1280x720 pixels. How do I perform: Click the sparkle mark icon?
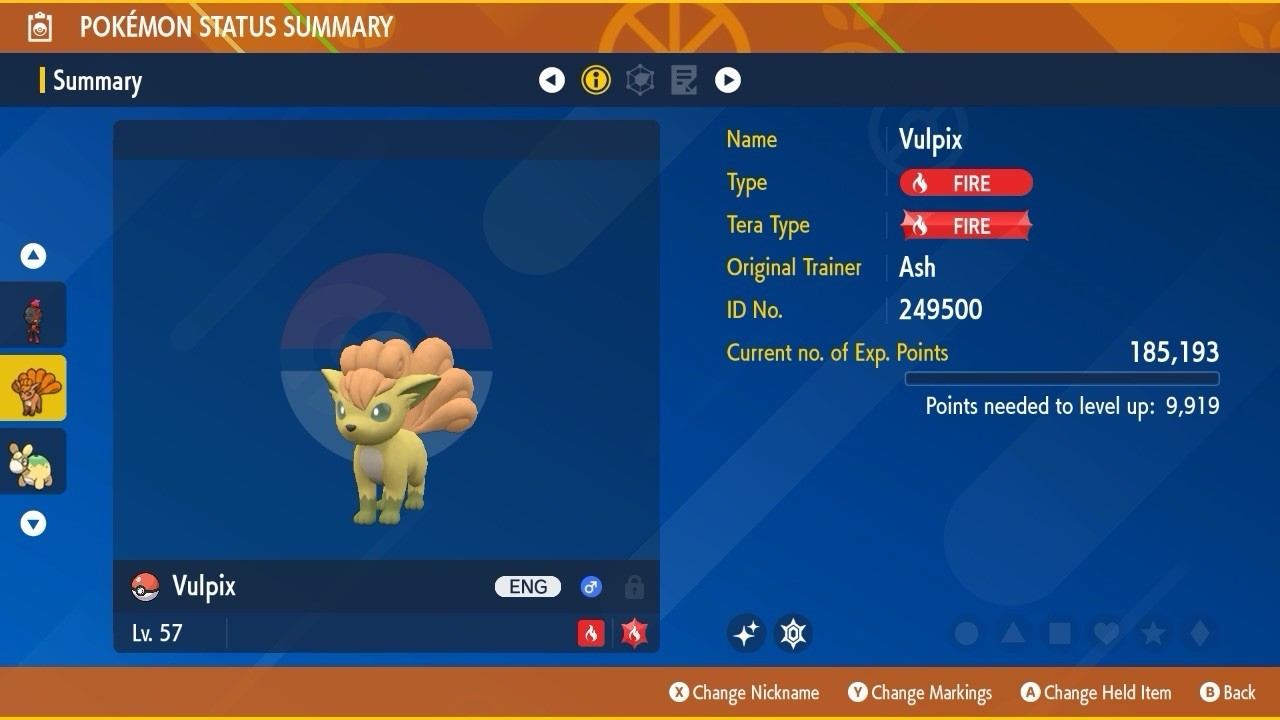coord(746,633)
